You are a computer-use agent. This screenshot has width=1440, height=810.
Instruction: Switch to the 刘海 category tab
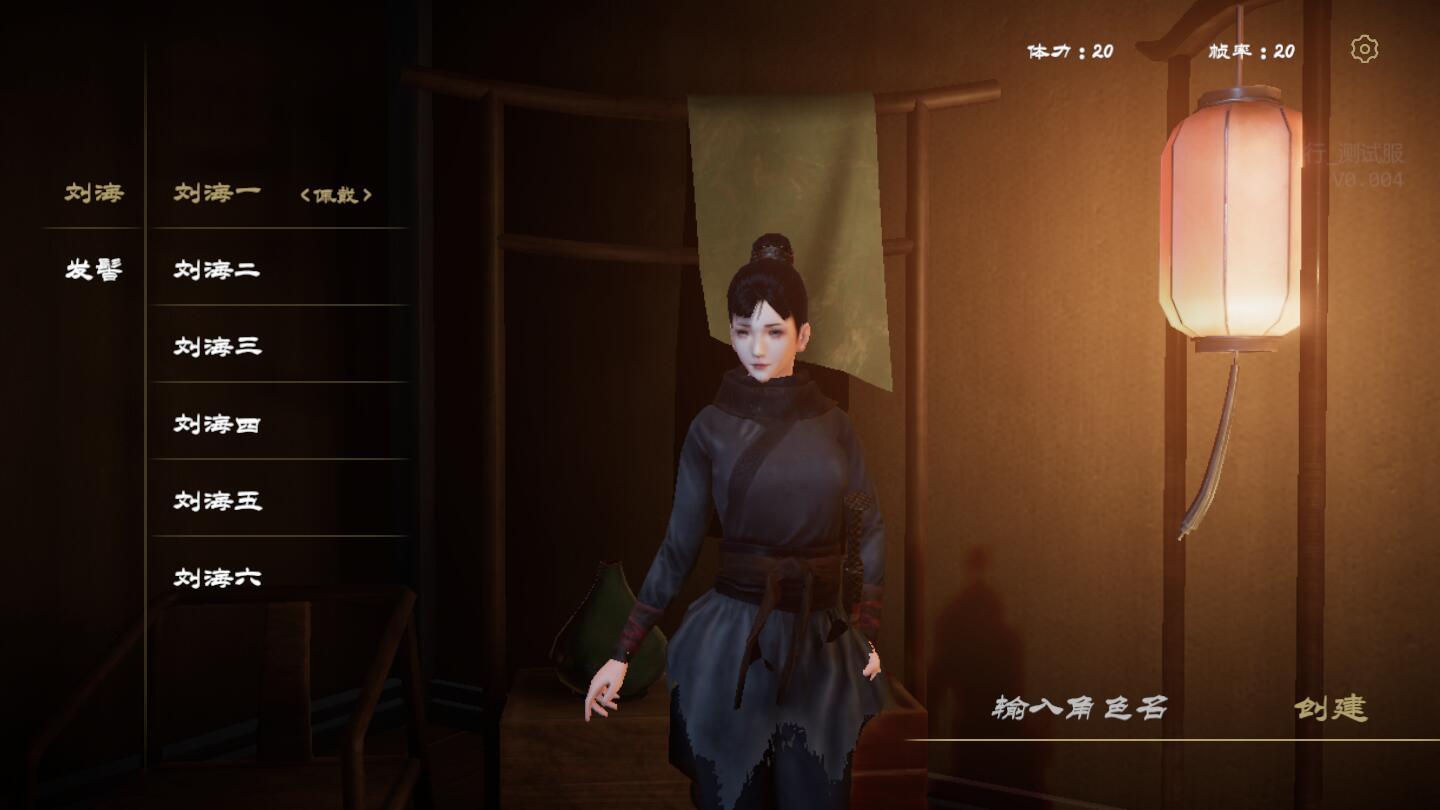click(94, 192)
